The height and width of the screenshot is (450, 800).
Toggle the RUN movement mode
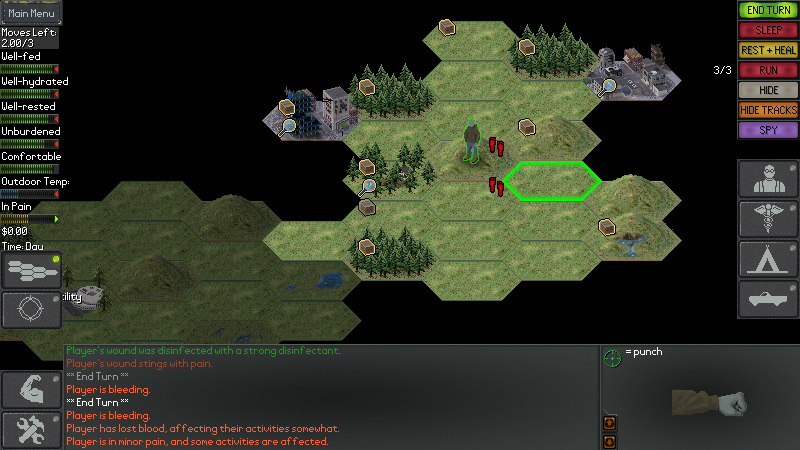pyautogui.click(x=768, y=70)
